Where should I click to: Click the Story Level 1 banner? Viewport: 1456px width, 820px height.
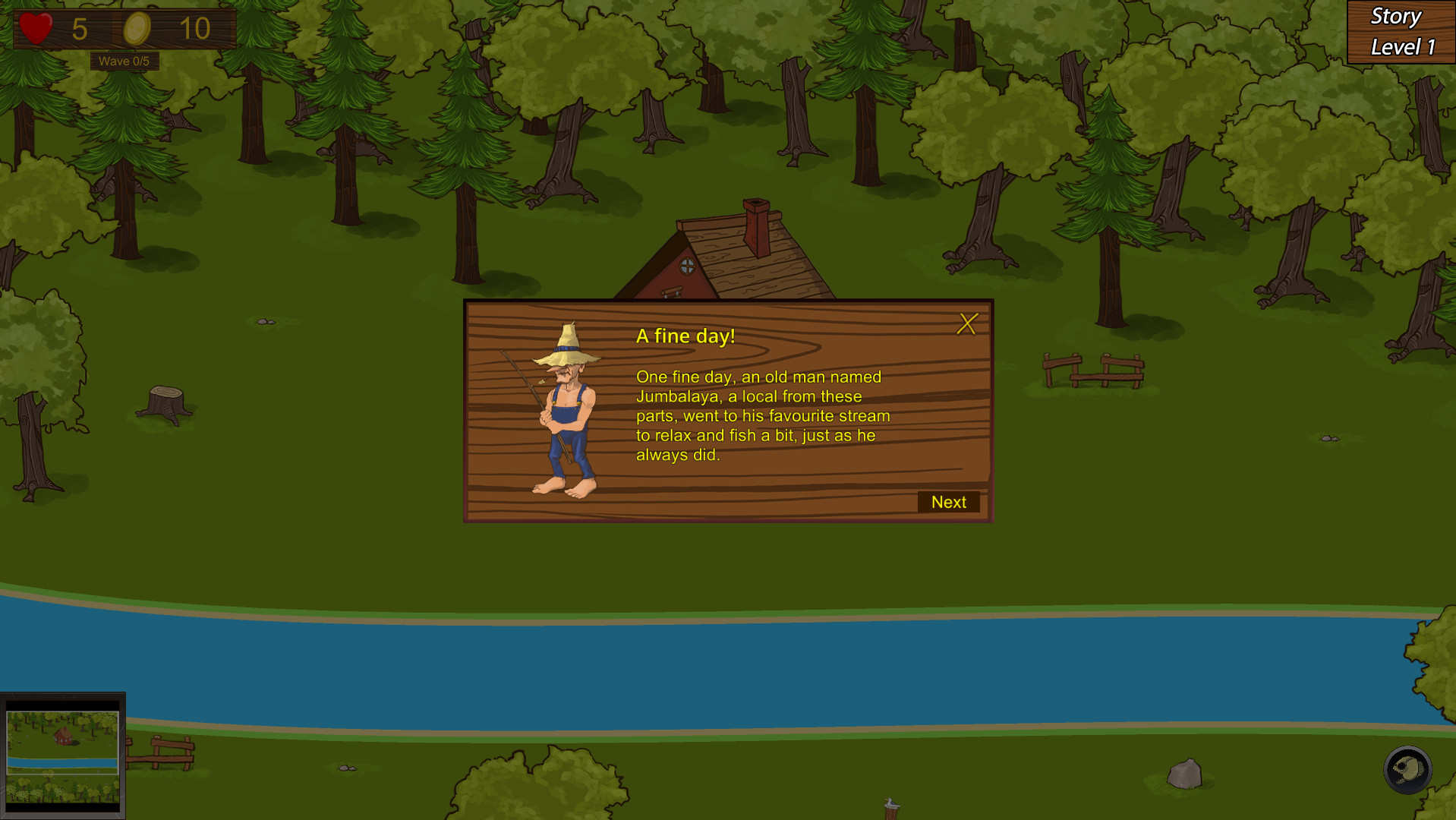pos(1401,31)
